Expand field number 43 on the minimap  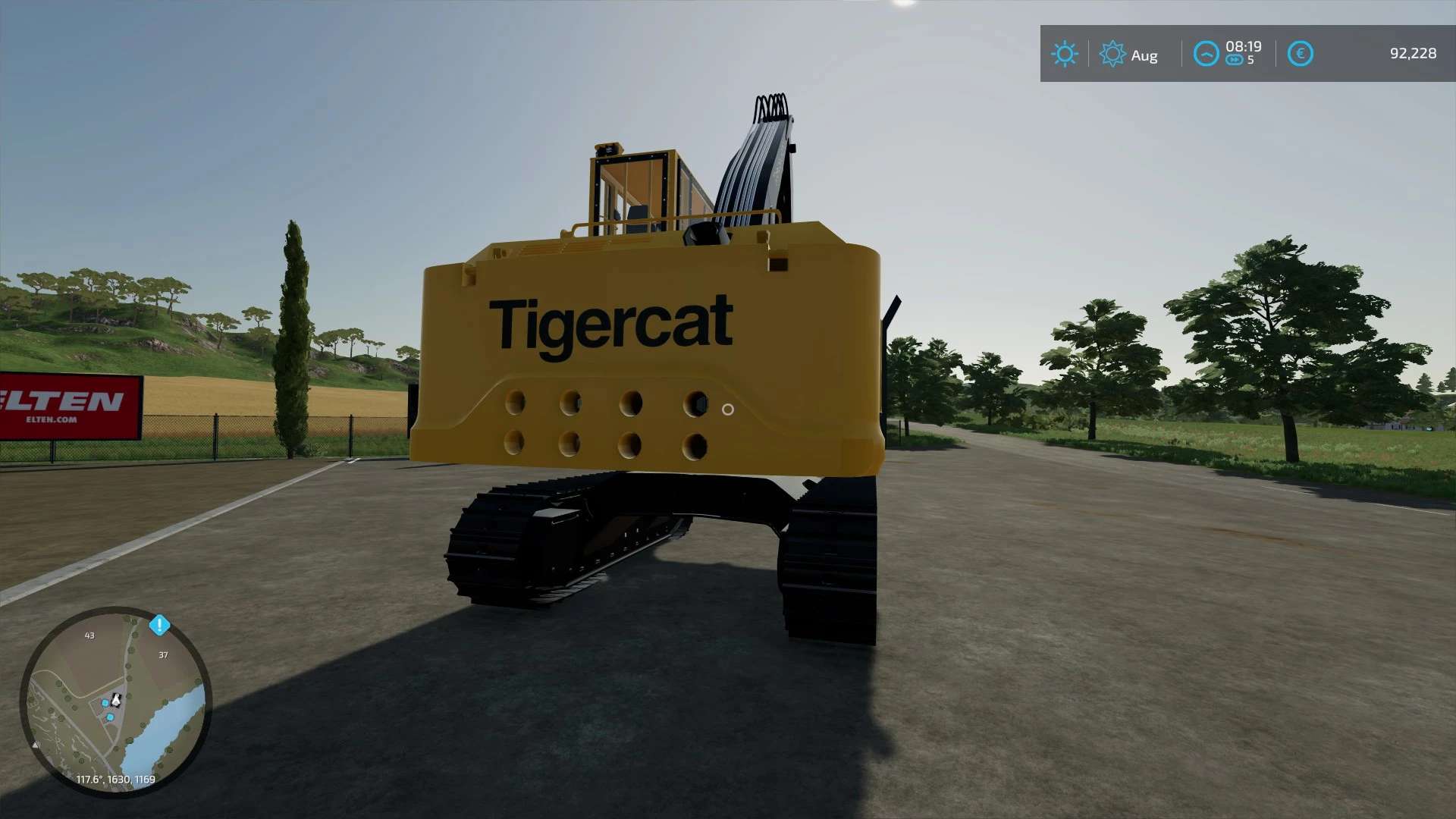pos(89,635)
